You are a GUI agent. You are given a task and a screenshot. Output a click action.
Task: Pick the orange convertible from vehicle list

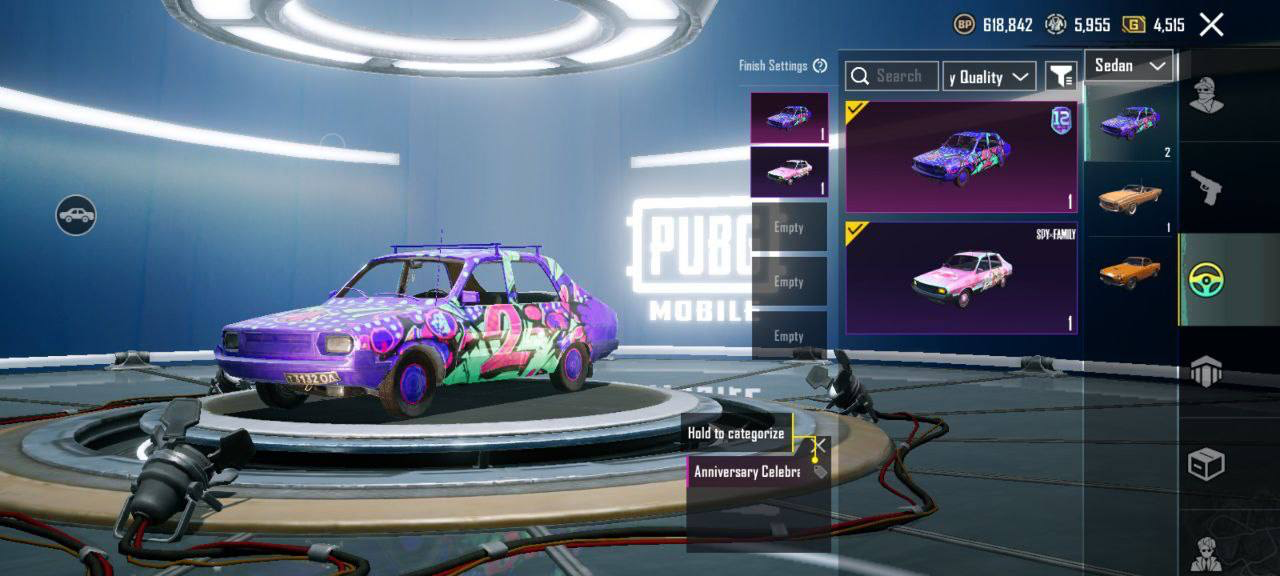tap(1130, 198)
